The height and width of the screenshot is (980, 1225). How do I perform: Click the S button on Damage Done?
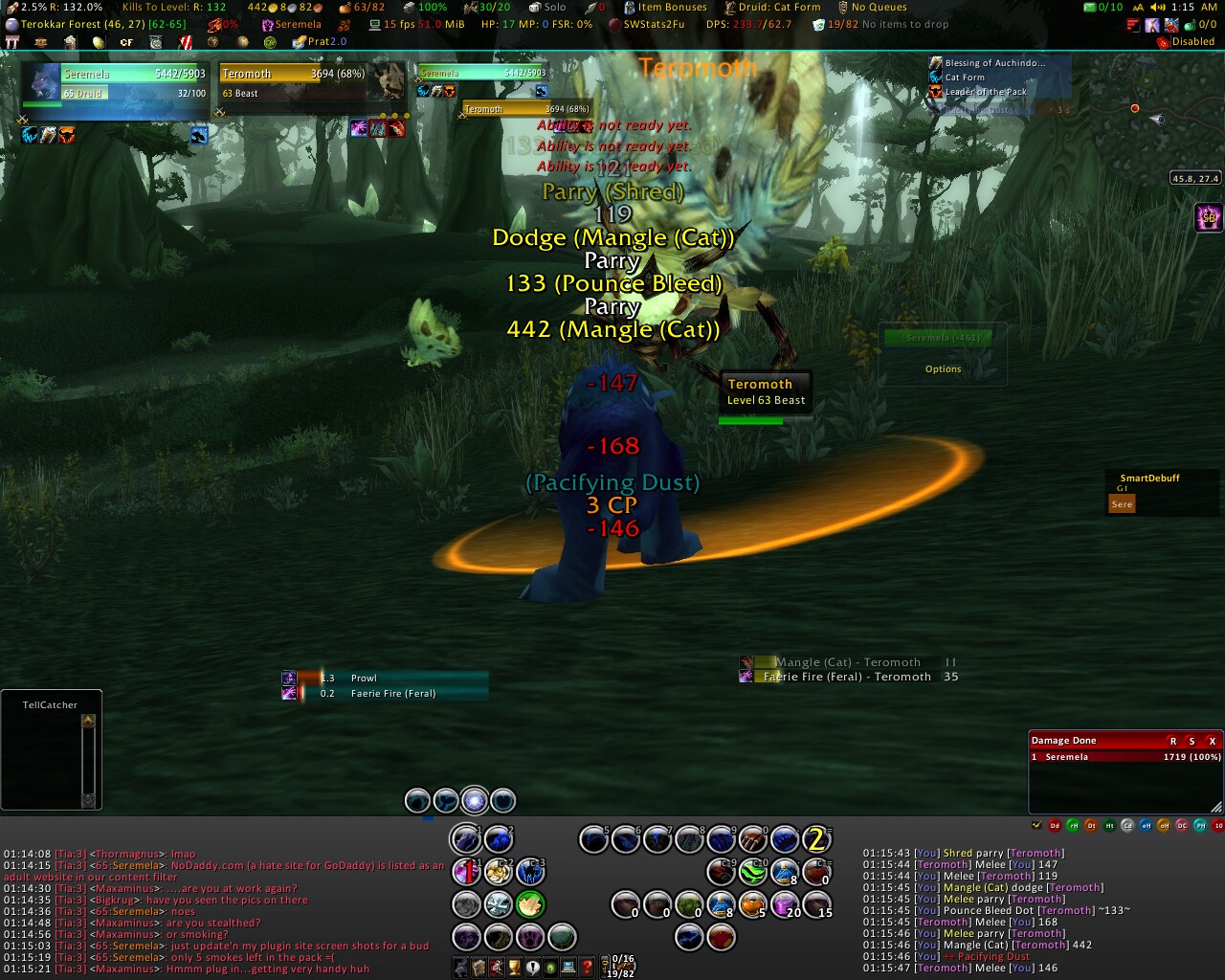coord(1192,741)
